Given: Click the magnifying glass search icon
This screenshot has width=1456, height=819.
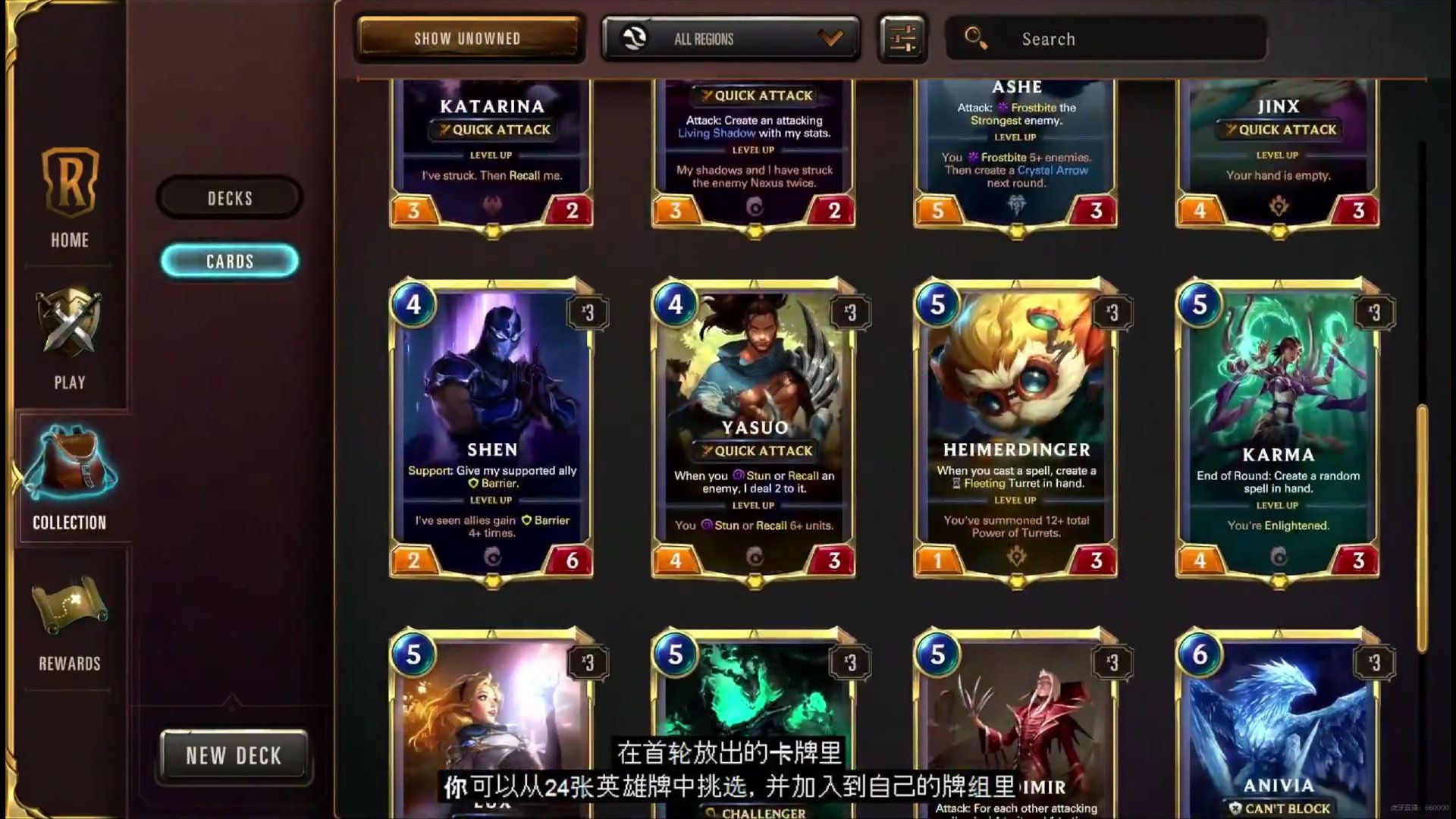Looking at the screenshot, I should 976,37.
